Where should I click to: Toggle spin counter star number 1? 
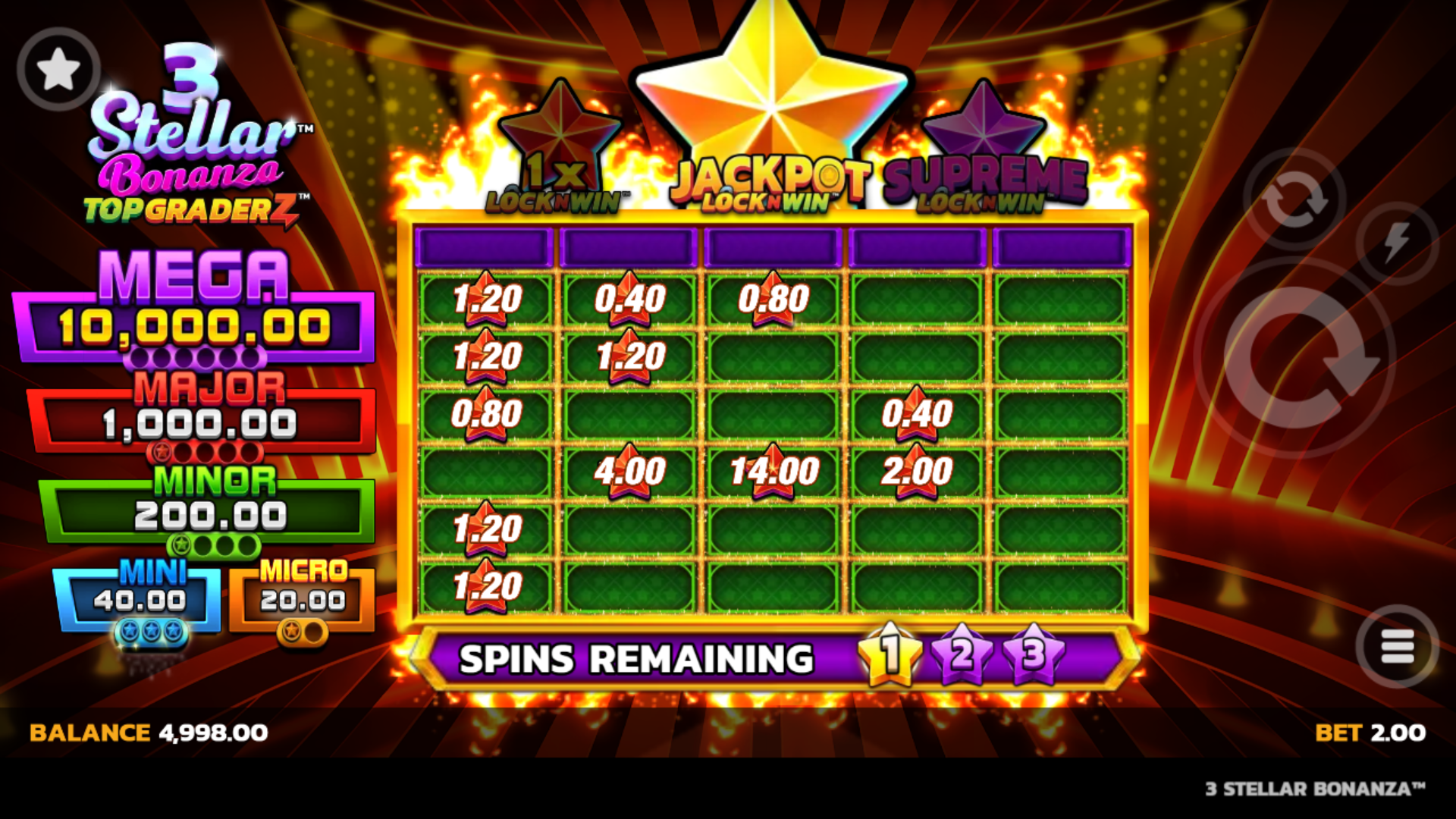coord(891,656)
